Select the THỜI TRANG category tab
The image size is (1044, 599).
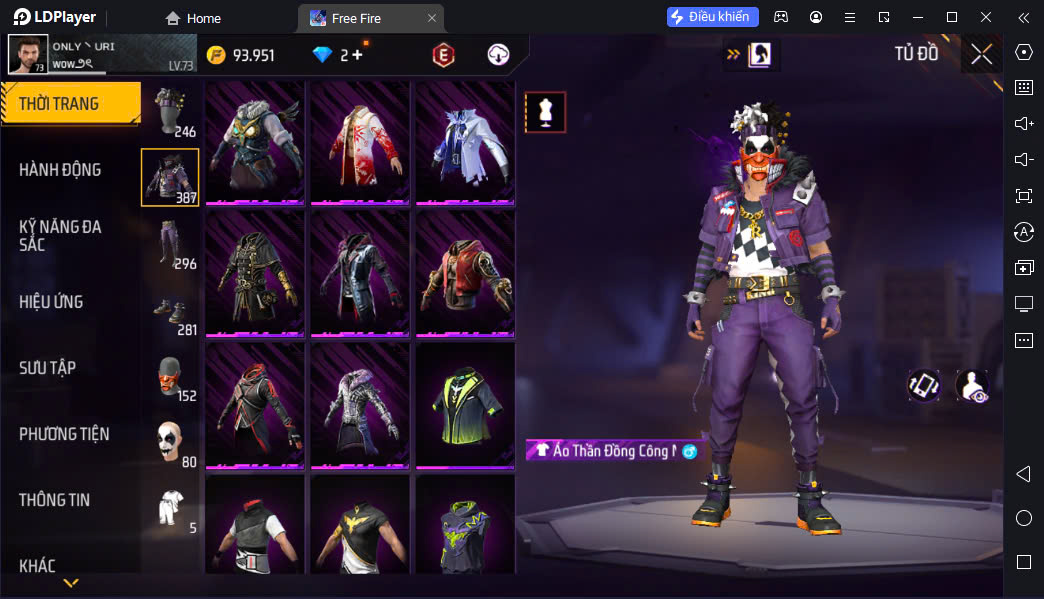tap(70, 104)
